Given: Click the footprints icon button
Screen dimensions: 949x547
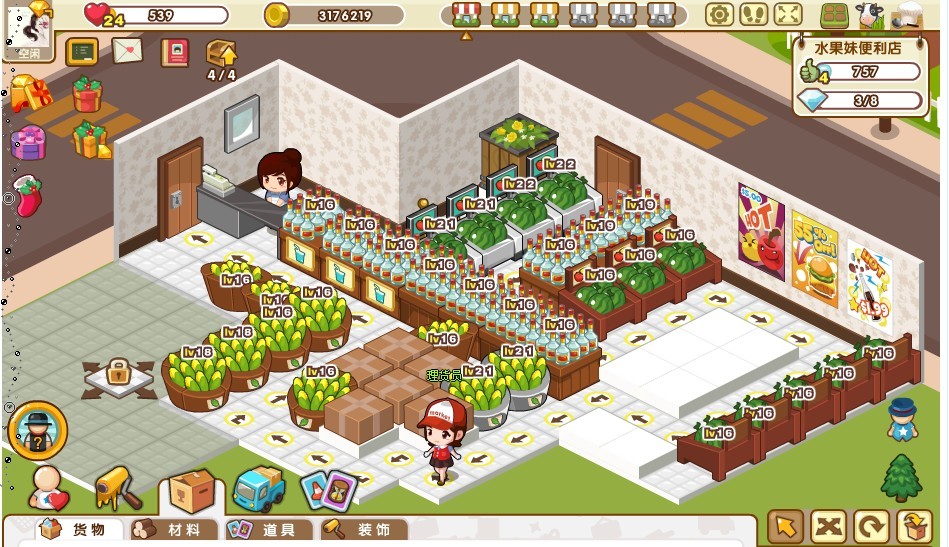Looking at the screenshot, I should pyautogui.click(x=753, y=15).
